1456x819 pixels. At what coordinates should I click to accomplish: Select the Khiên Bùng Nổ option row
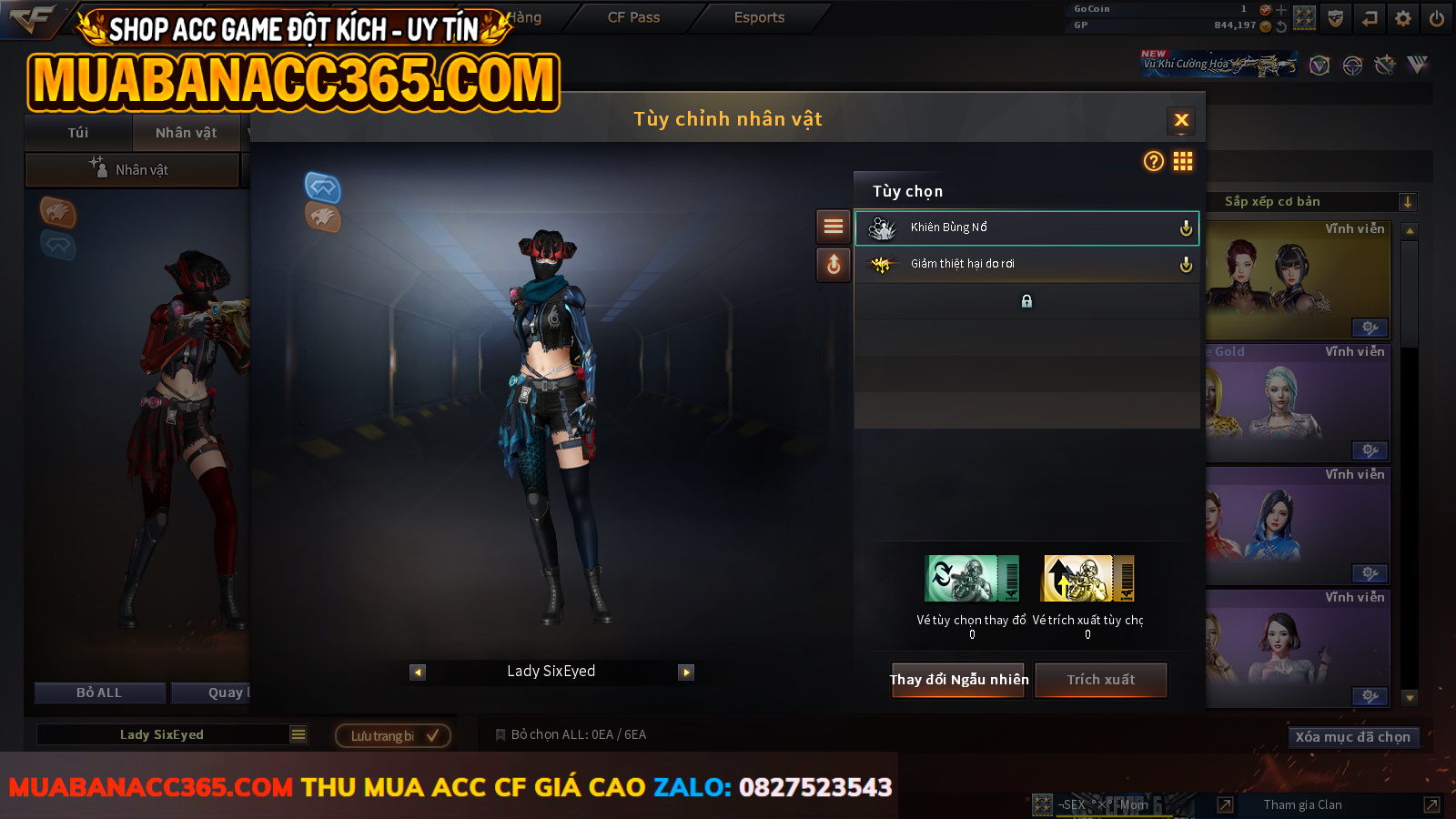pos(1026,227)
